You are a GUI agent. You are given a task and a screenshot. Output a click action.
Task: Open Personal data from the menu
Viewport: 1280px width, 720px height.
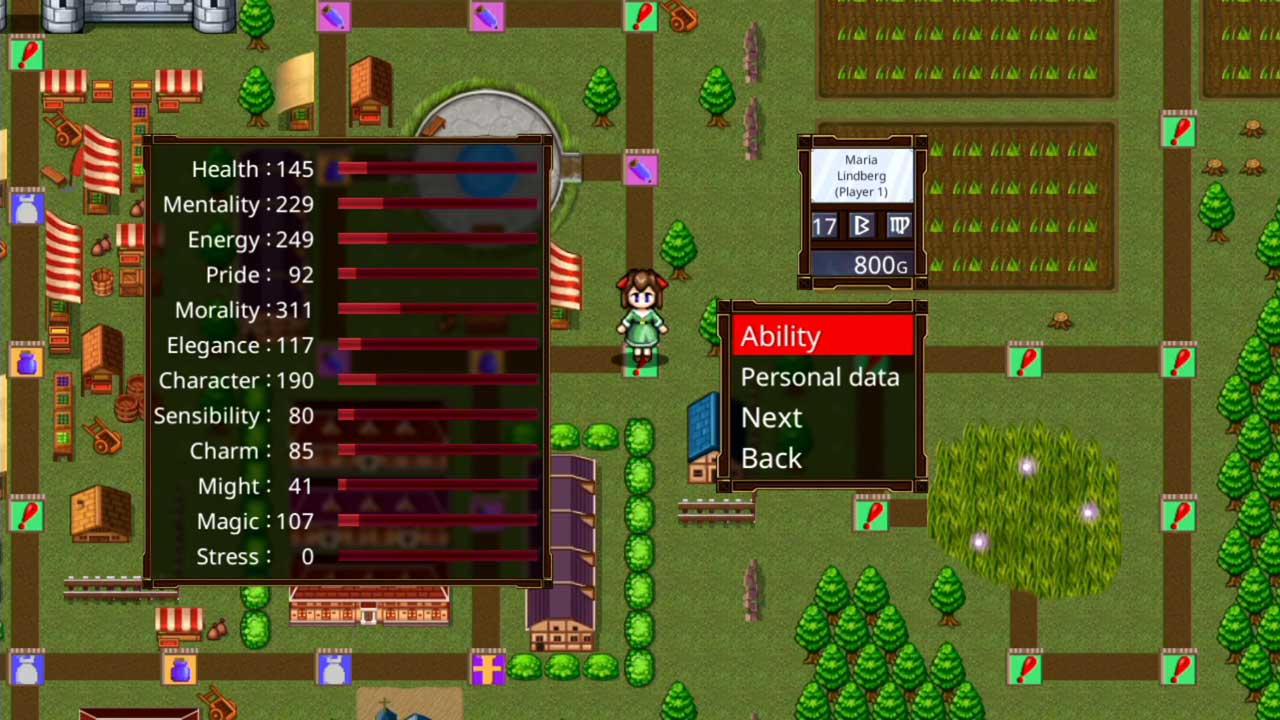point(820,377)
